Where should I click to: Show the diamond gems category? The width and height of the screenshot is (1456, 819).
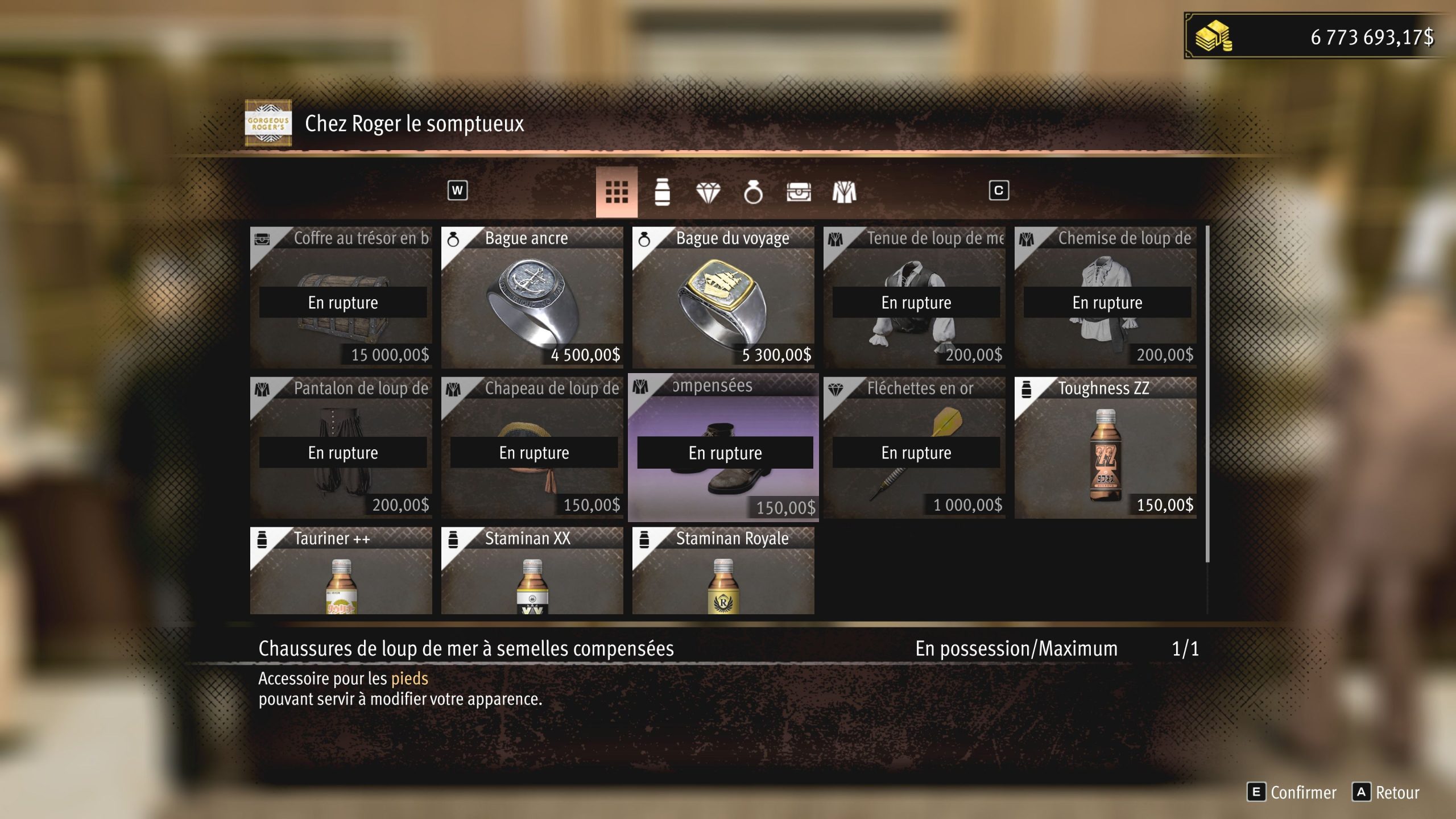pyautogui.click(x=708, y=193)
